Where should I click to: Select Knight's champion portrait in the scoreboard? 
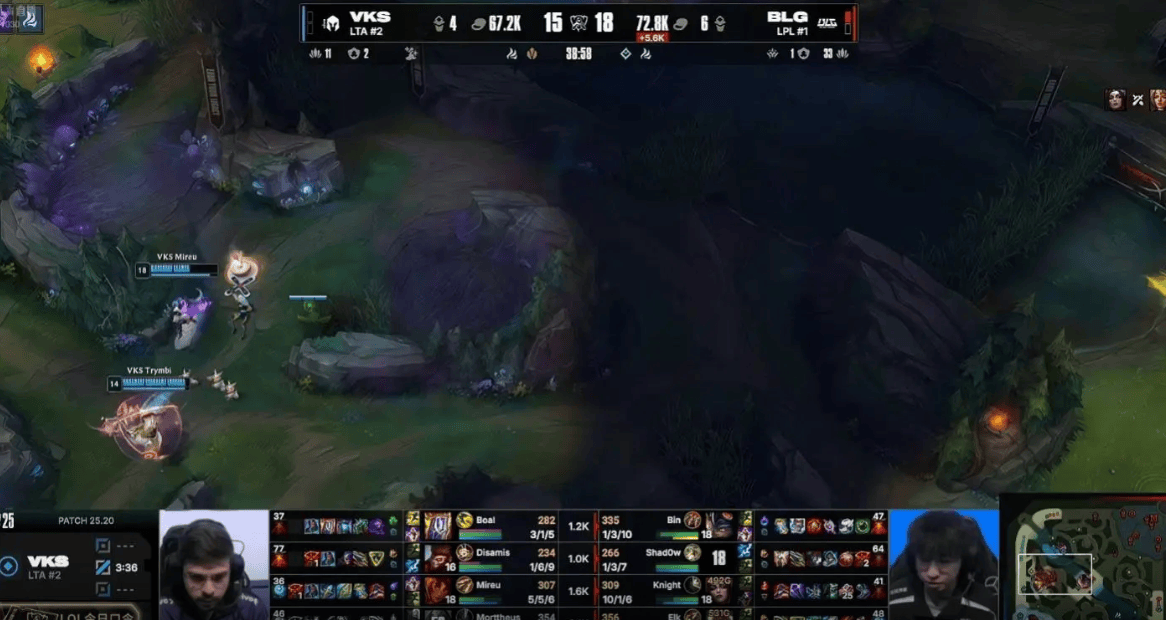coord(720,590)
